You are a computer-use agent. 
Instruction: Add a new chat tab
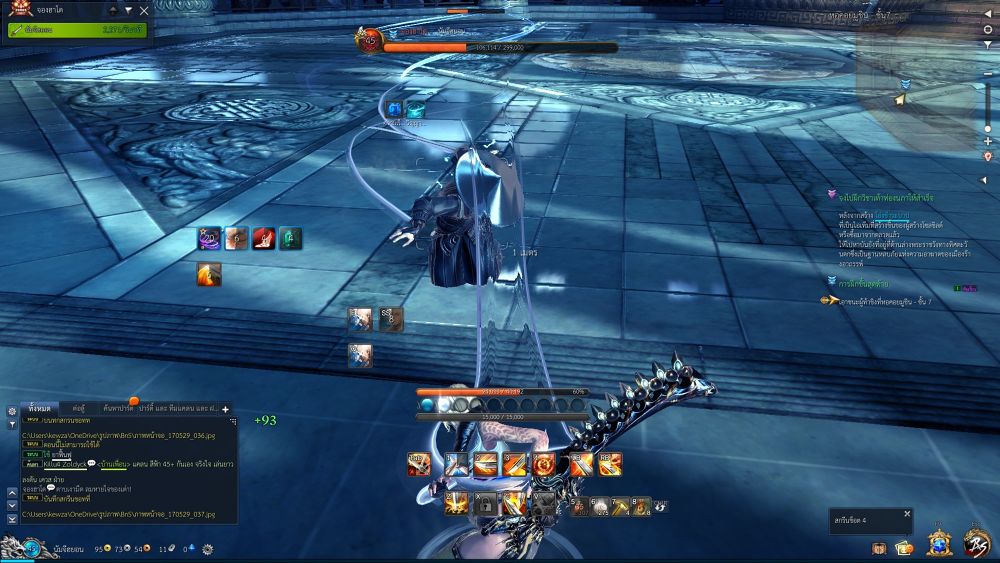[x=225, y=409]
